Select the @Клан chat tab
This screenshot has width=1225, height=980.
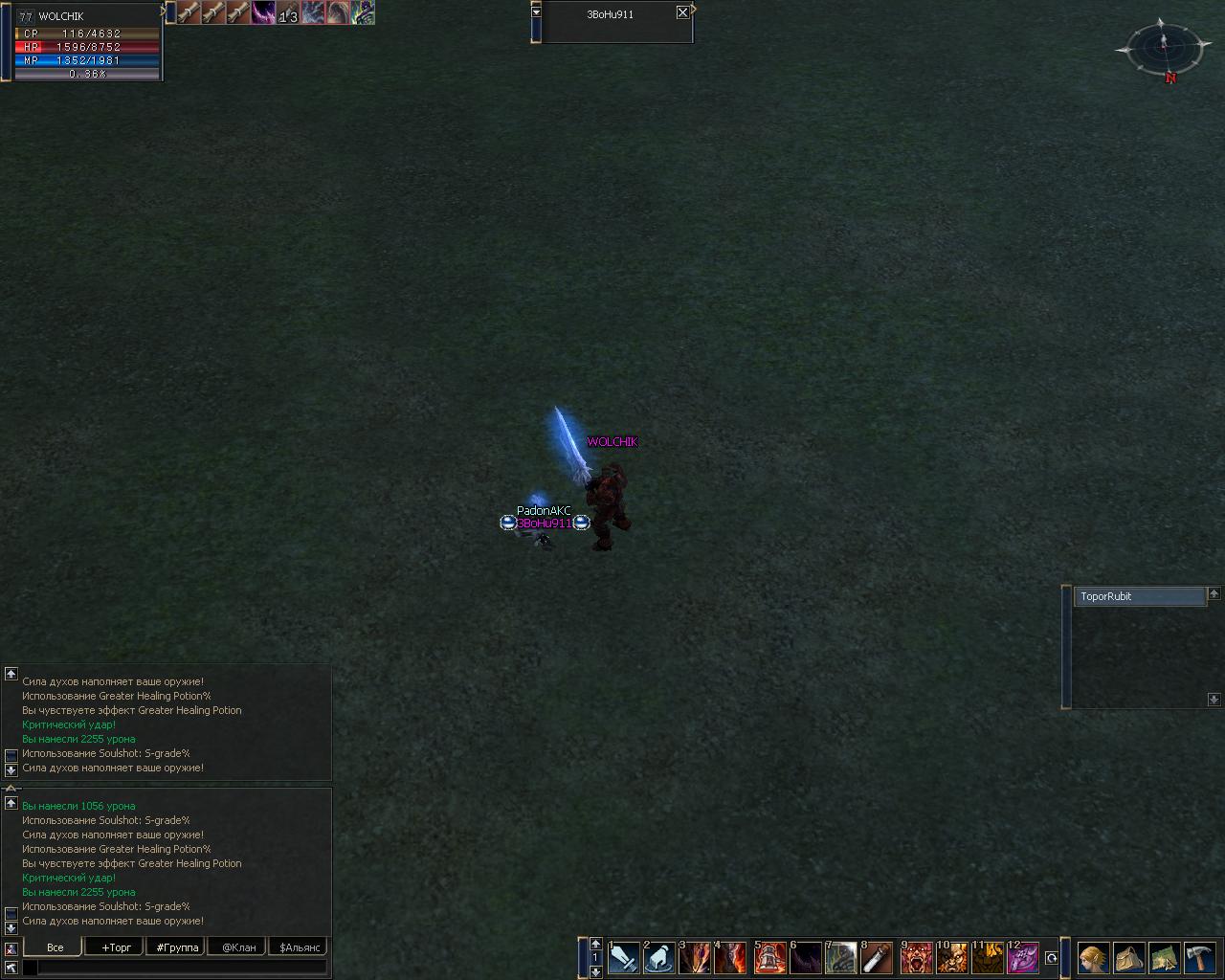[x=238, y=947]
